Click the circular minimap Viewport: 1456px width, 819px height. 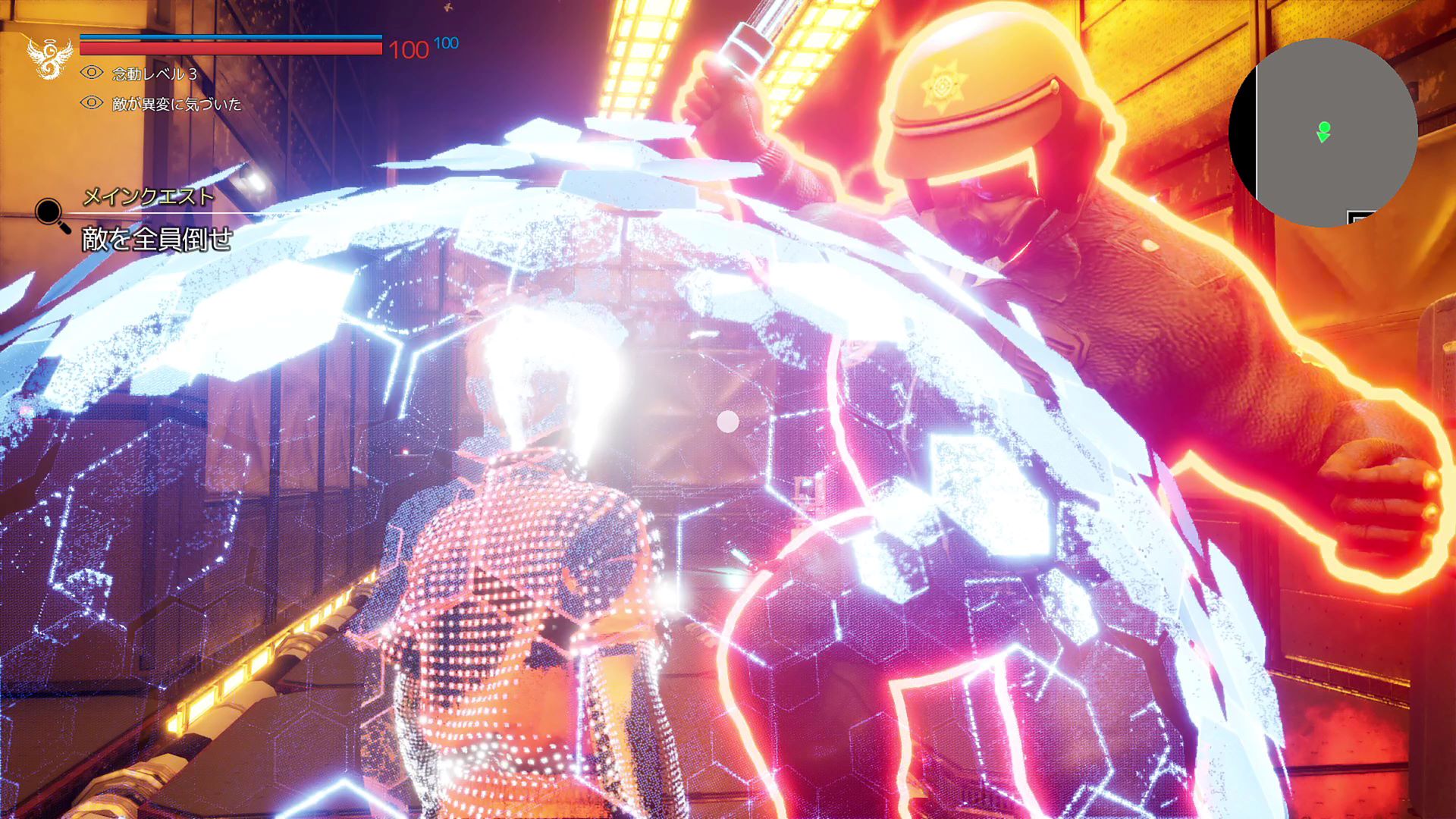[1323, 133]
